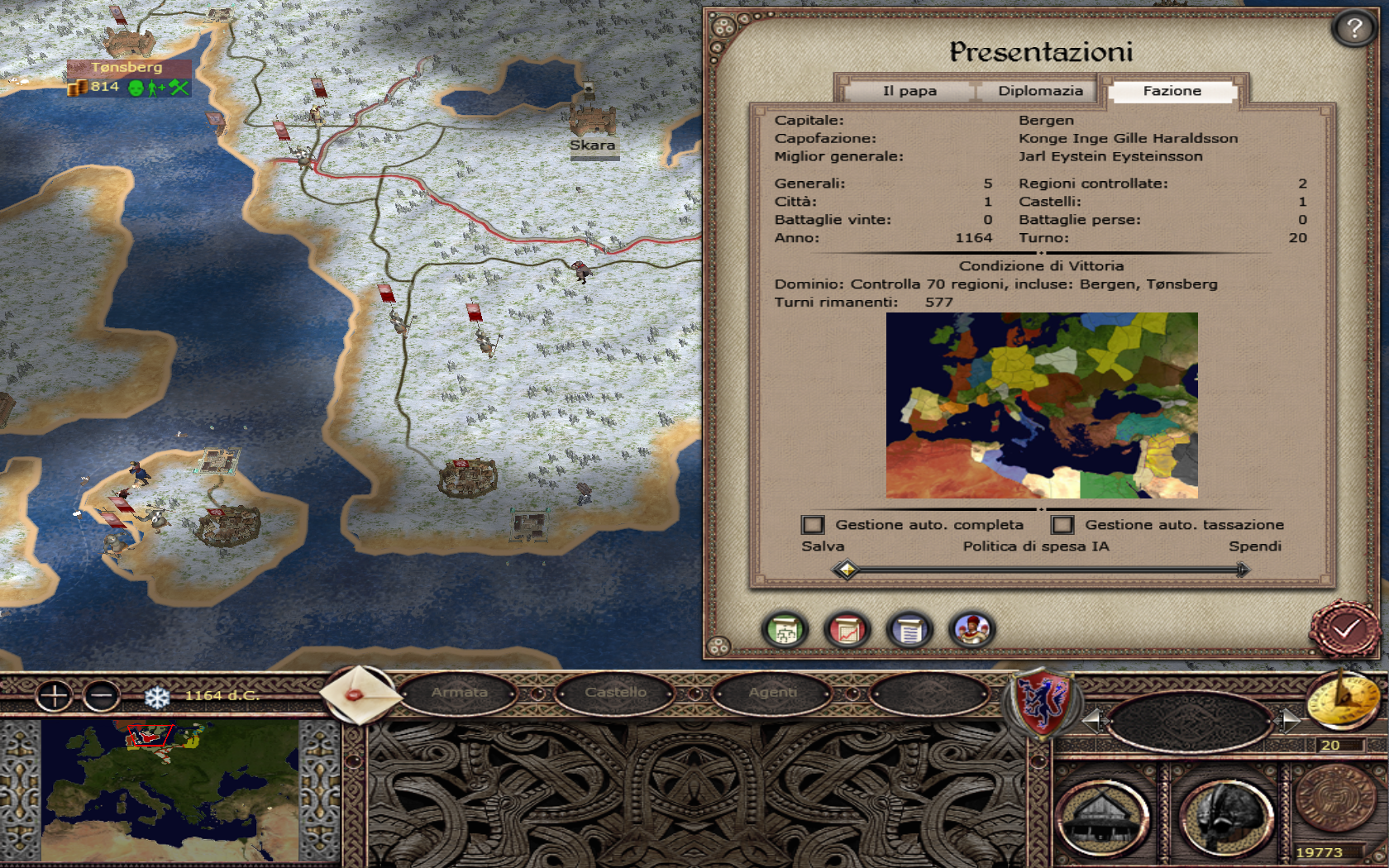Screen dimensions: 1389x868
Task: Open the Diplomazia tab
Action: pyautogui.click(x=1040, y=91)
